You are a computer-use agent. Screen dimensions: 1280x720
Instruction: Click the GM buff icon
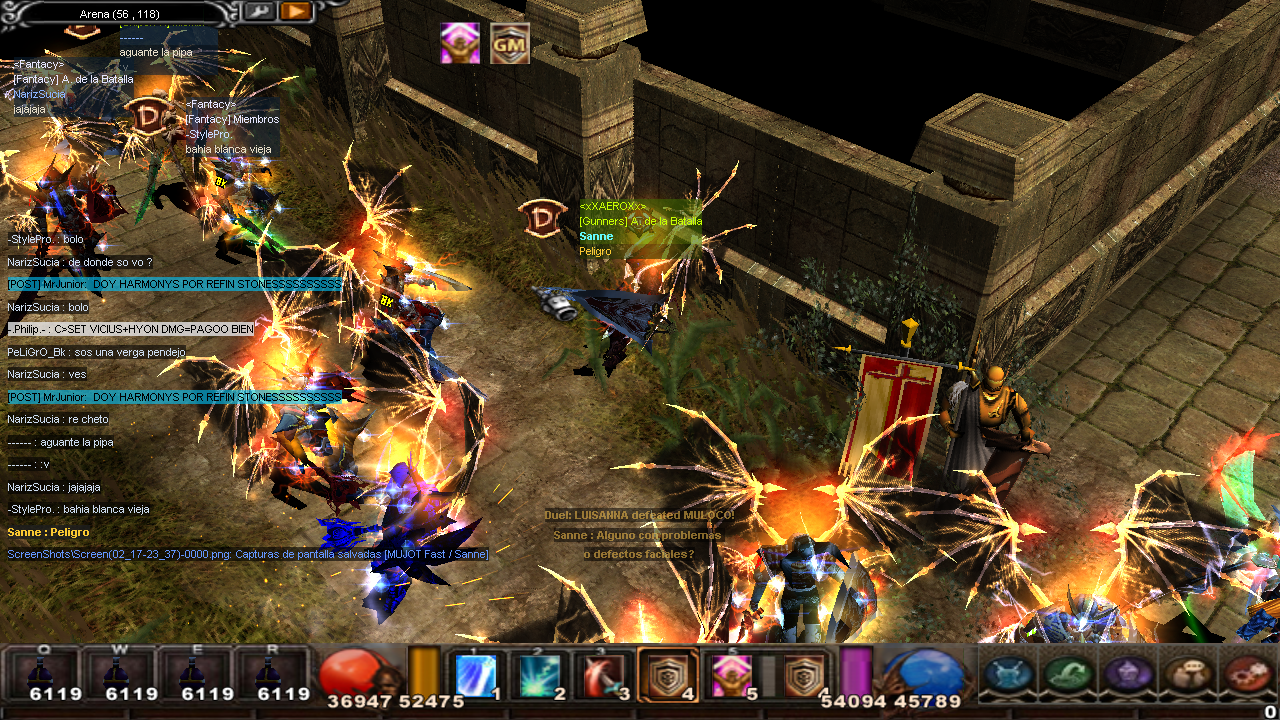(510, 43)
